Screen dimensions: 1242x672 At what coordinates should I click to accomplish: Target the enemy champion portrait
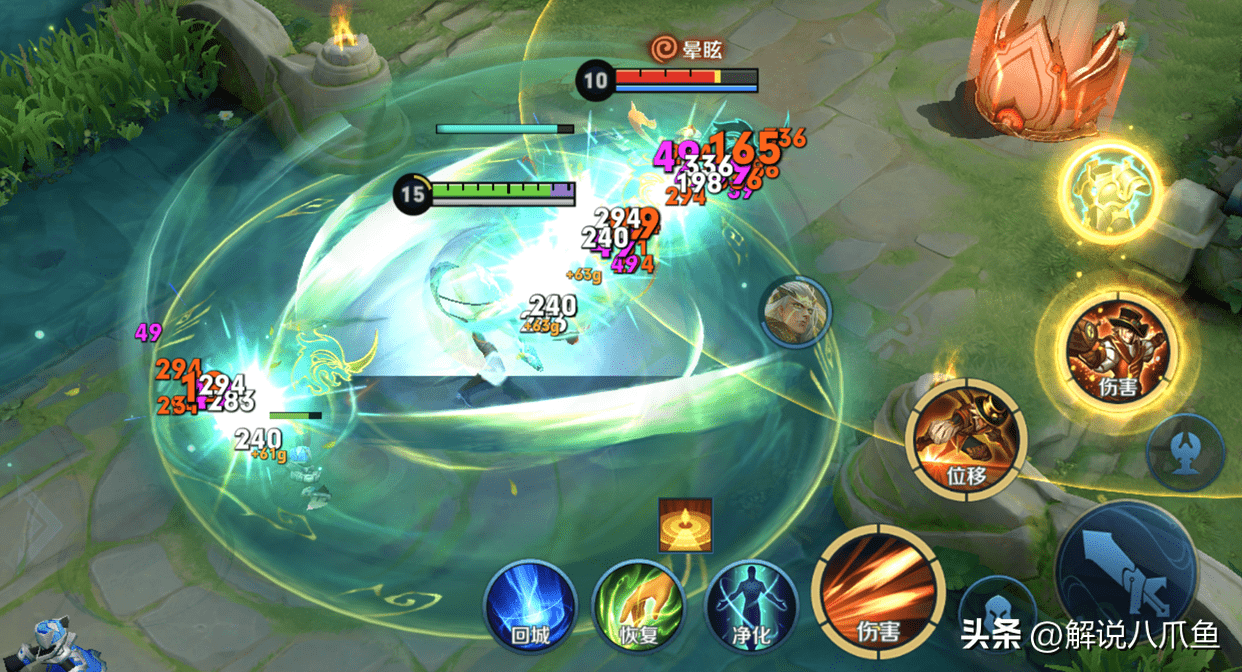coord(795,313)
